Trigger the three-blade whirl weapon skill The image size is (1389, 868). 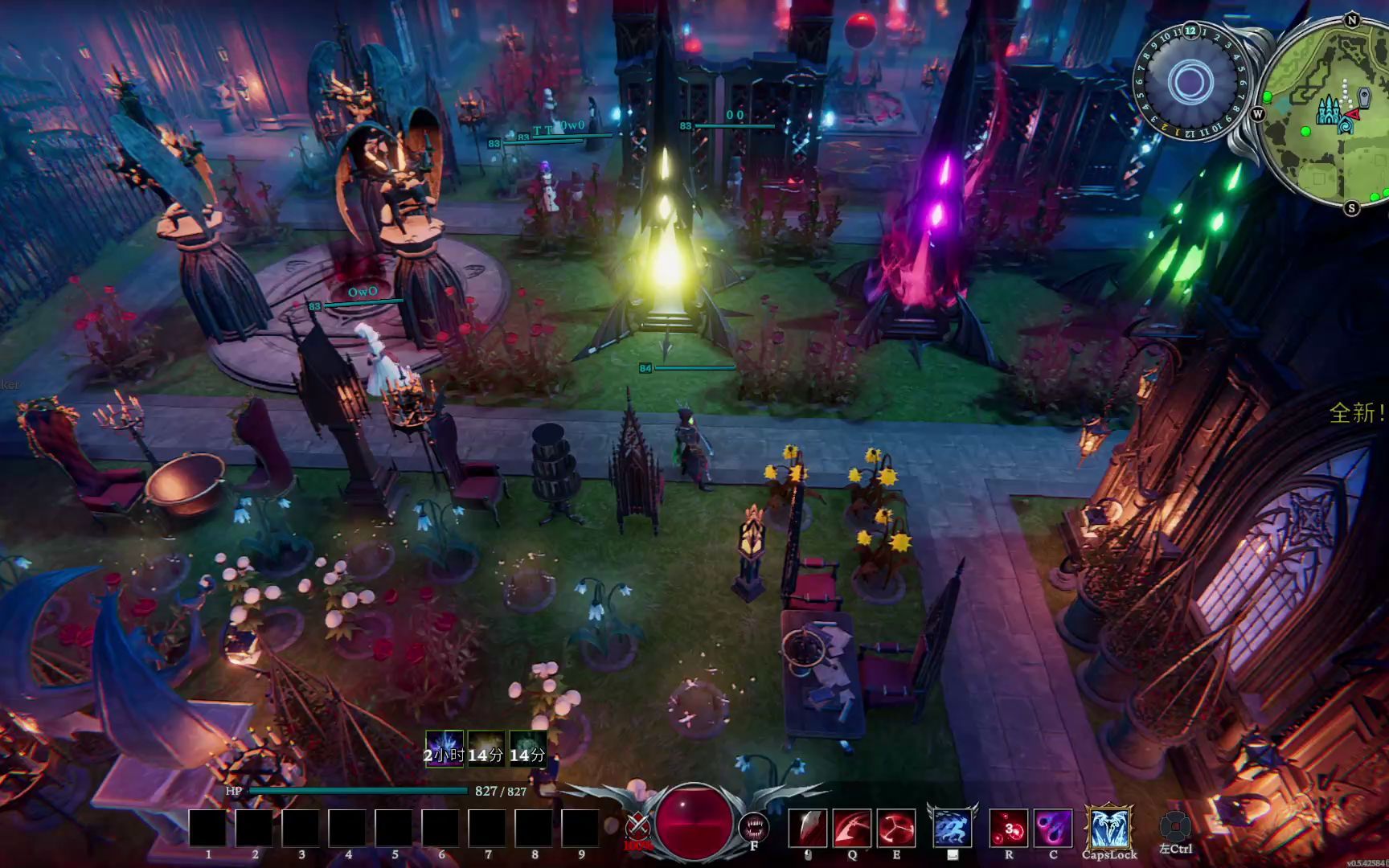click(895, 828)
